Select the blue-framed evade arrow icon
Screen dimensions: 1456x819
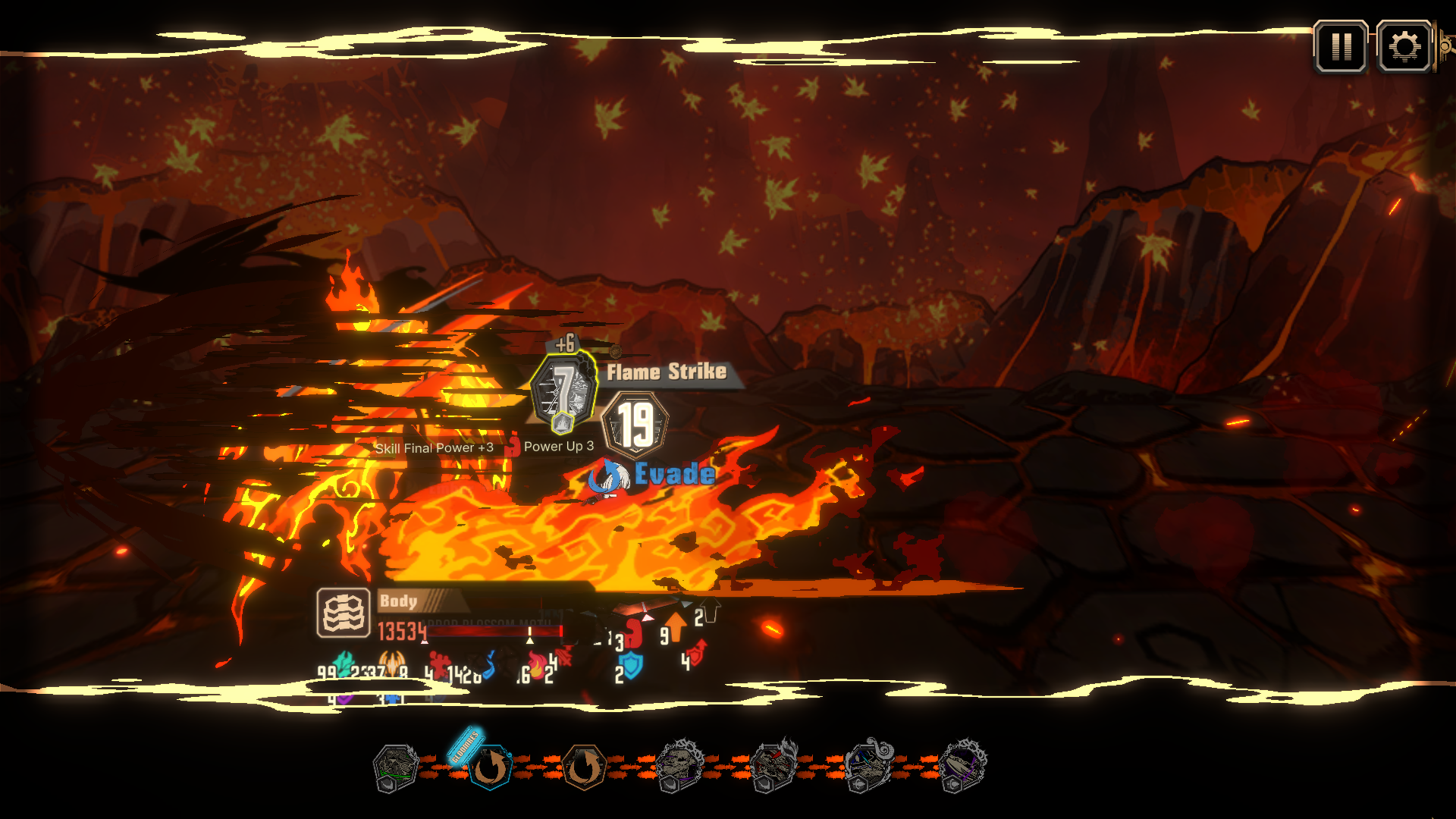pos(490,767)
